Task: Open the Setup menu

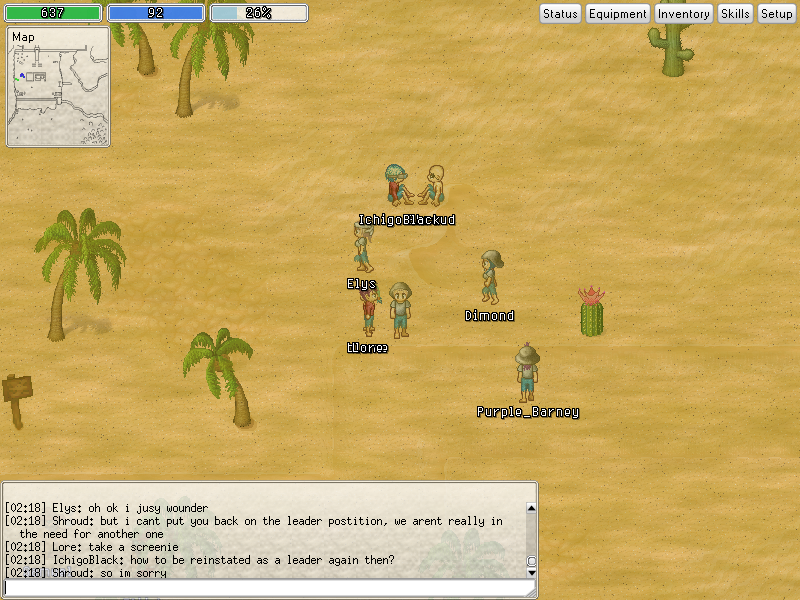Action: pyautogui.click(x=776, y=14)
